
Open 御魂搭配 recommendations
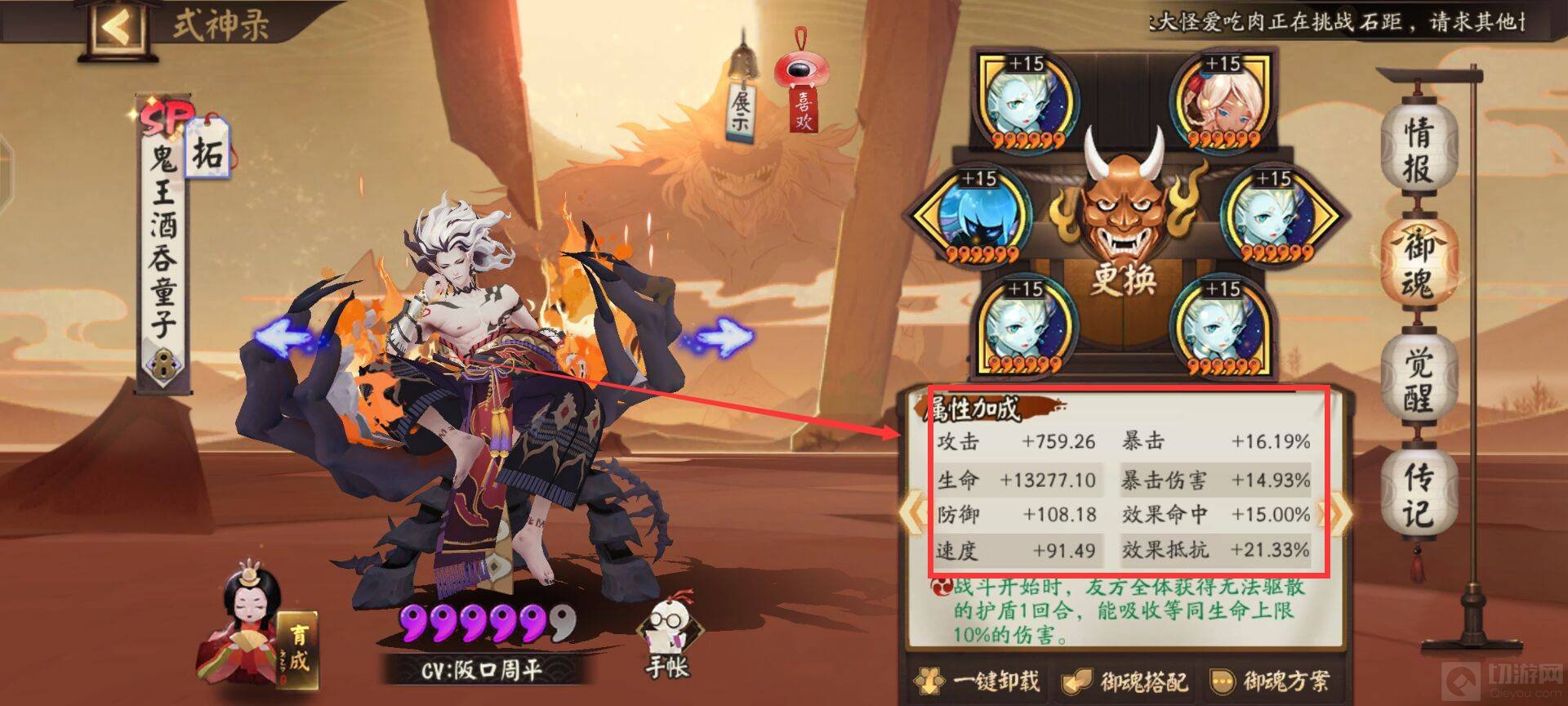(x=1127, y=681)
